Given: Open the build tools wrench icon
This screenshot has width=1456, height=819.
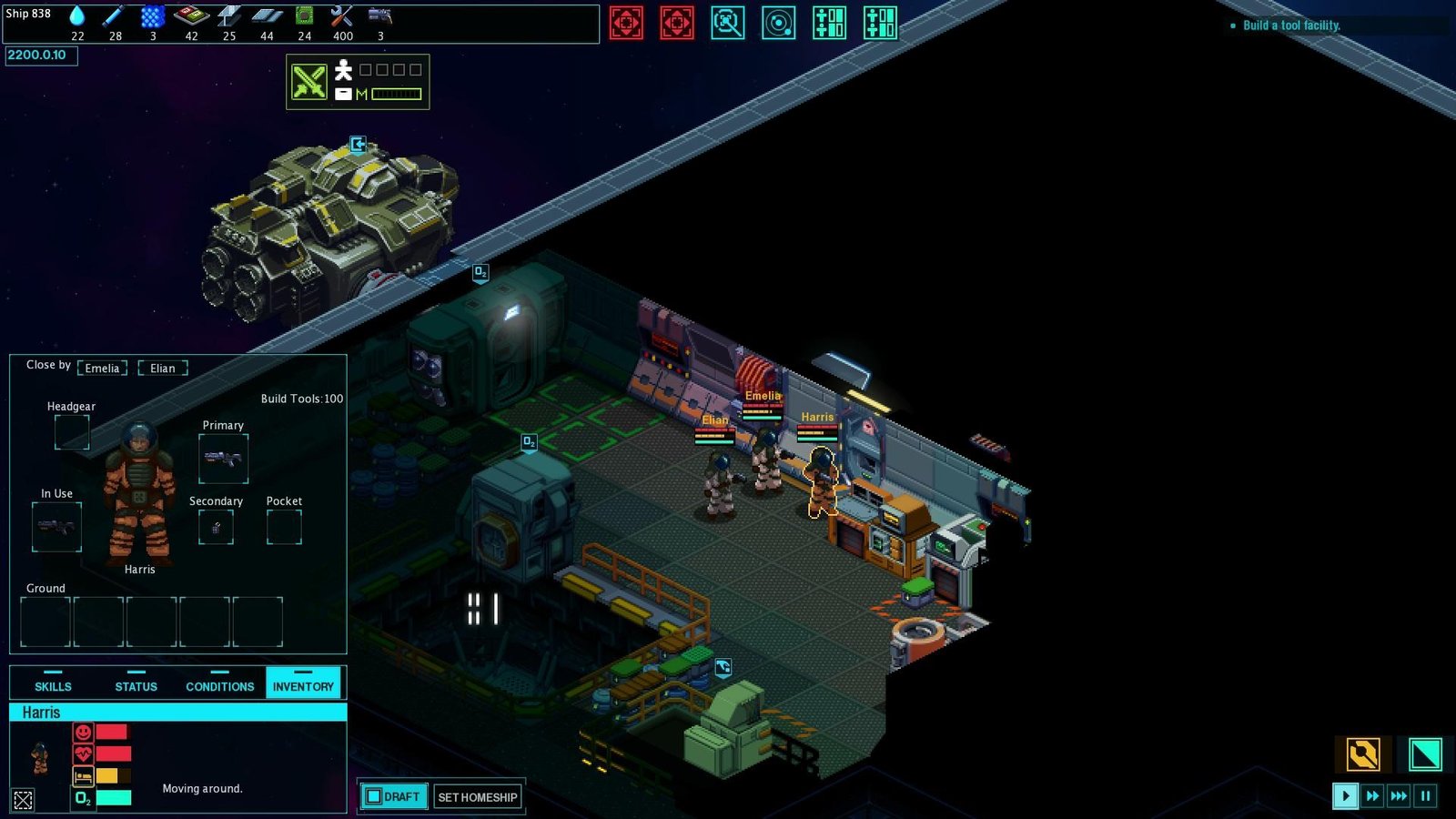Looking at the screenshot, I should [340, 15].
